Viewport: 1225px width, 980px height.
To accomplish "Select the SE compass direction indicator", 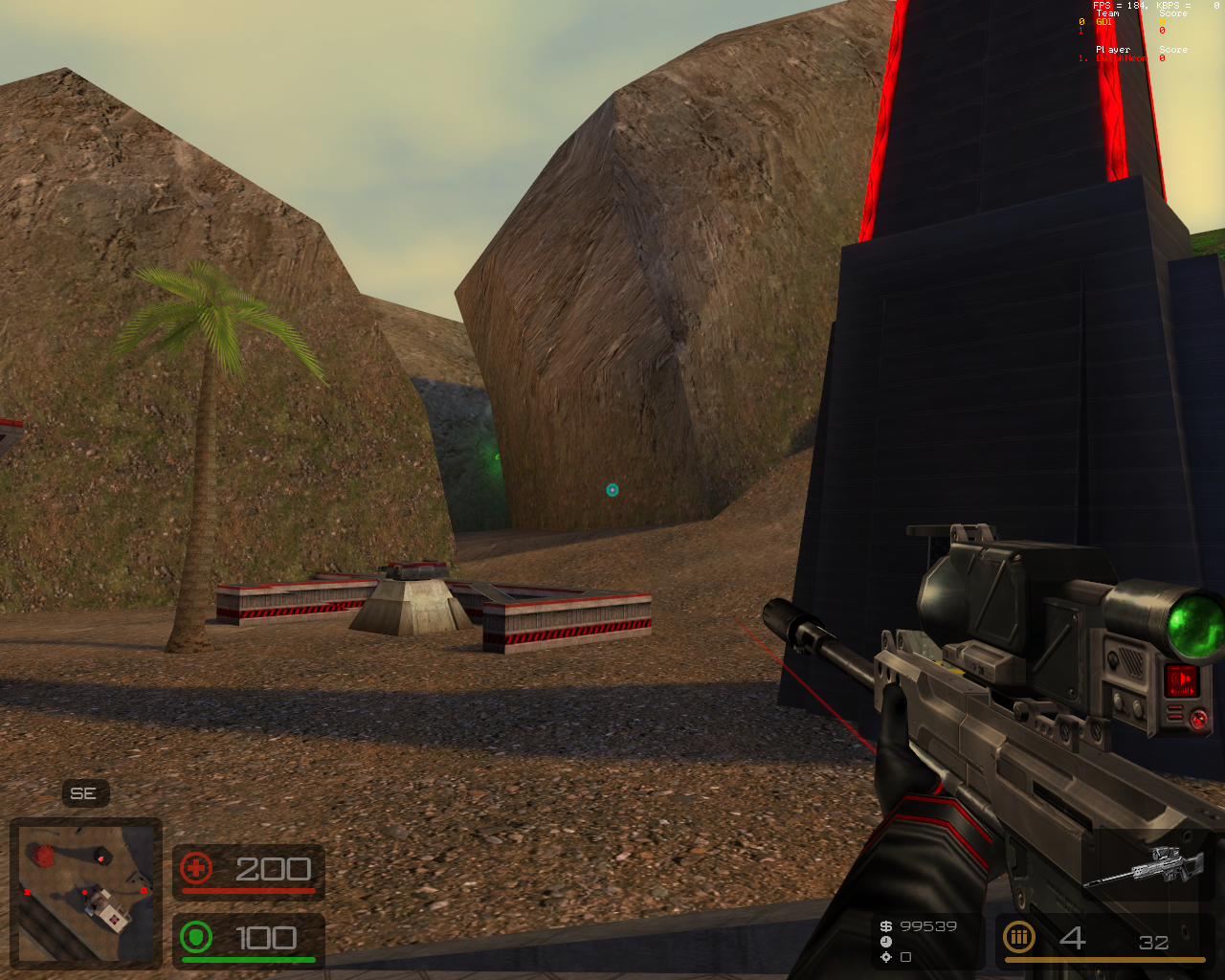I will [83, 793].
